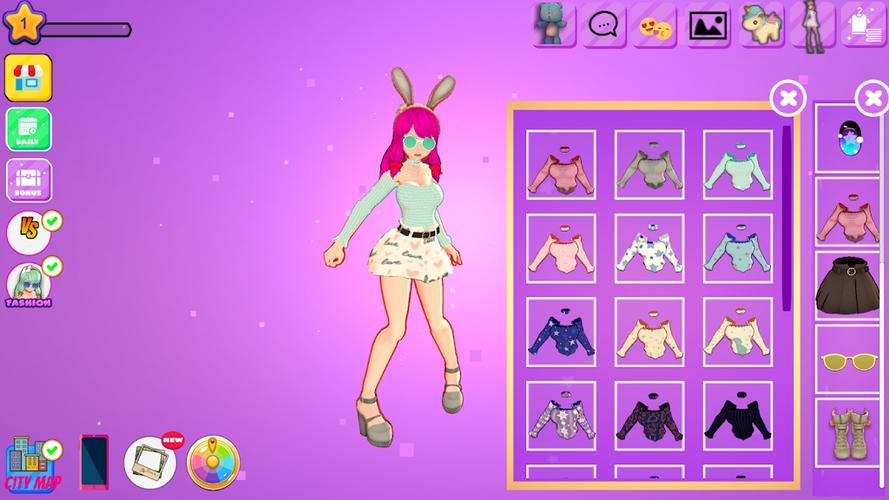This screenshot has width=889, height=500.
Task: Open the Daily rewards calendar
Action: pyautogui.click(x=28, y=129)
